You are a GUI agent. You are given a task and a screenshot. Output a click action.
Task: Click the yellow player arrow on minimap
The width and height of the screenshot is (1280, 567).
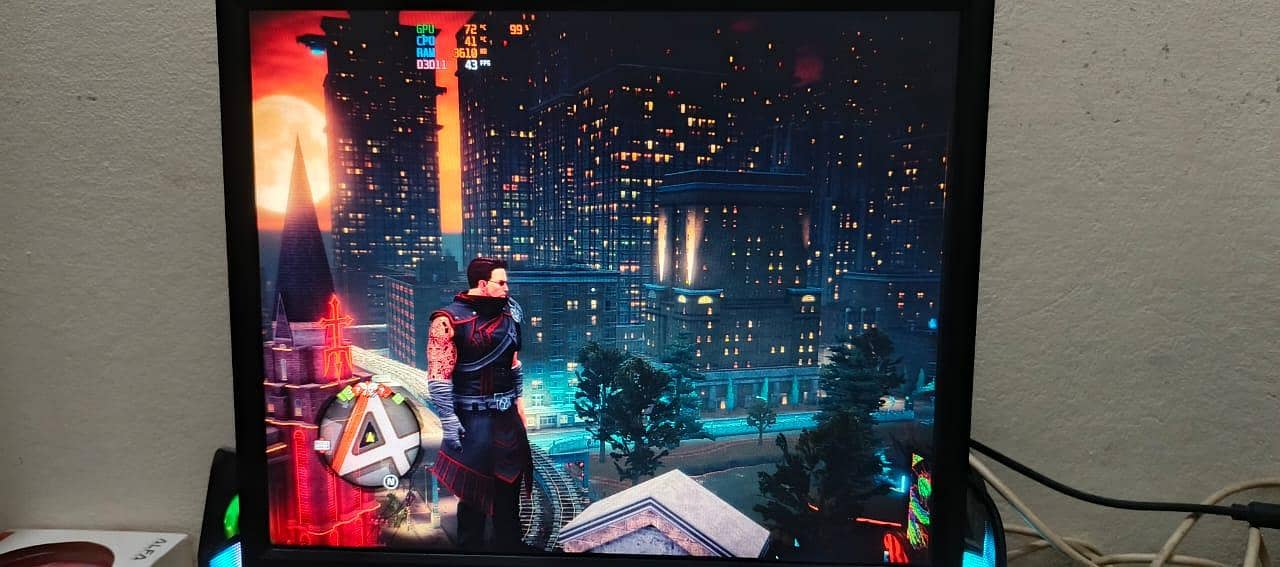pos(370,435)
